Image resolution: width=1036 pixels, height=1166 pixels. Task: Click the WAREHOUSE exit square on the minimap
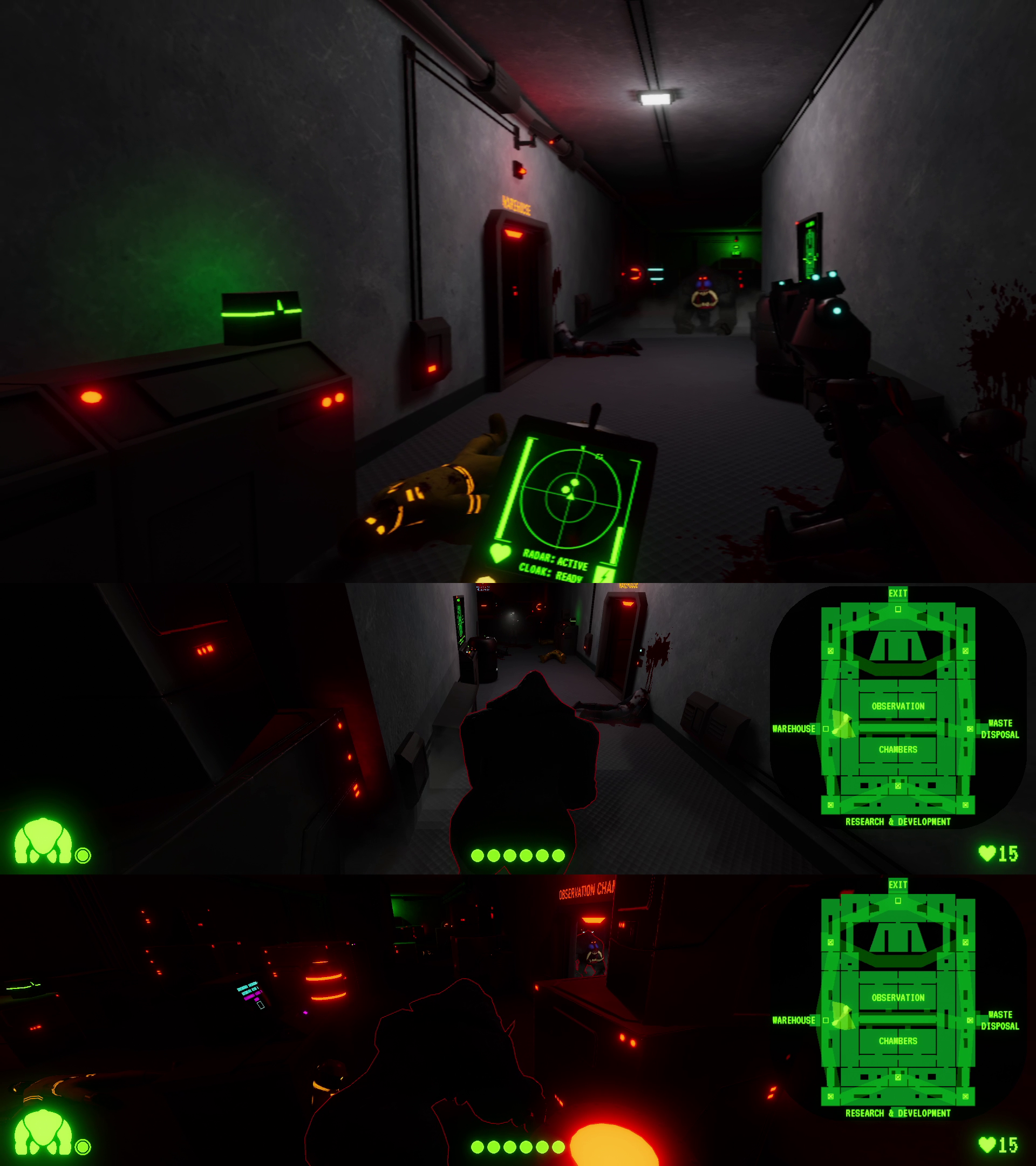point(826,728)
